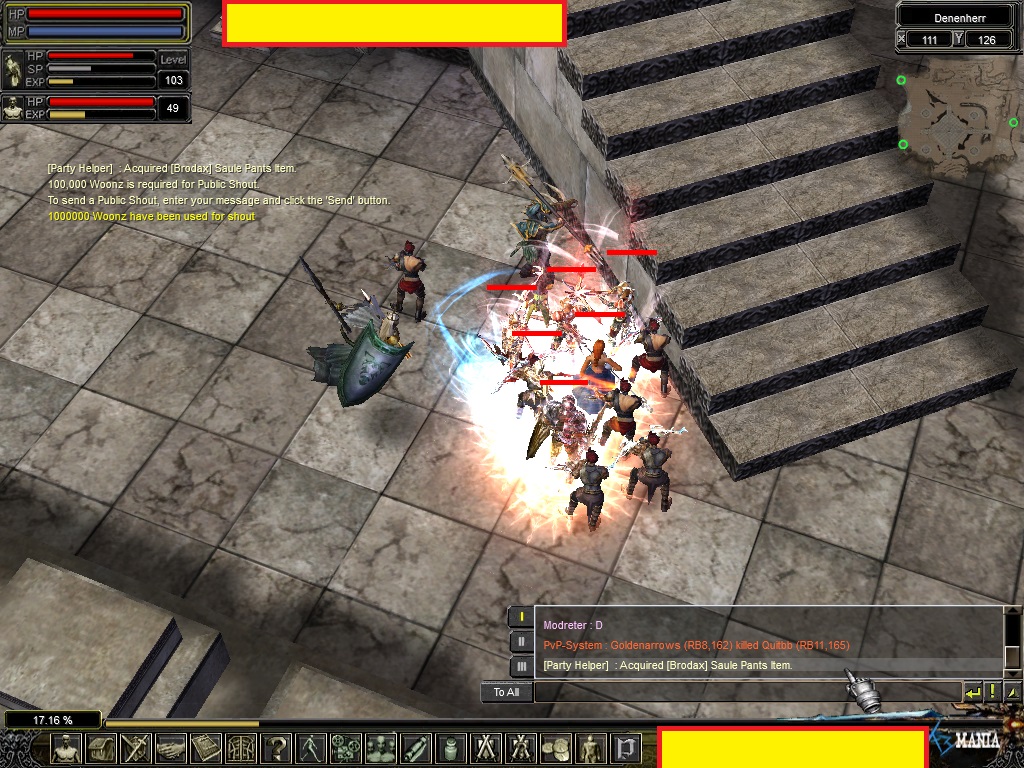Open the question mark help icon
The width and height of the screenshot is (1024, 768).
click(x=277, y=748)
